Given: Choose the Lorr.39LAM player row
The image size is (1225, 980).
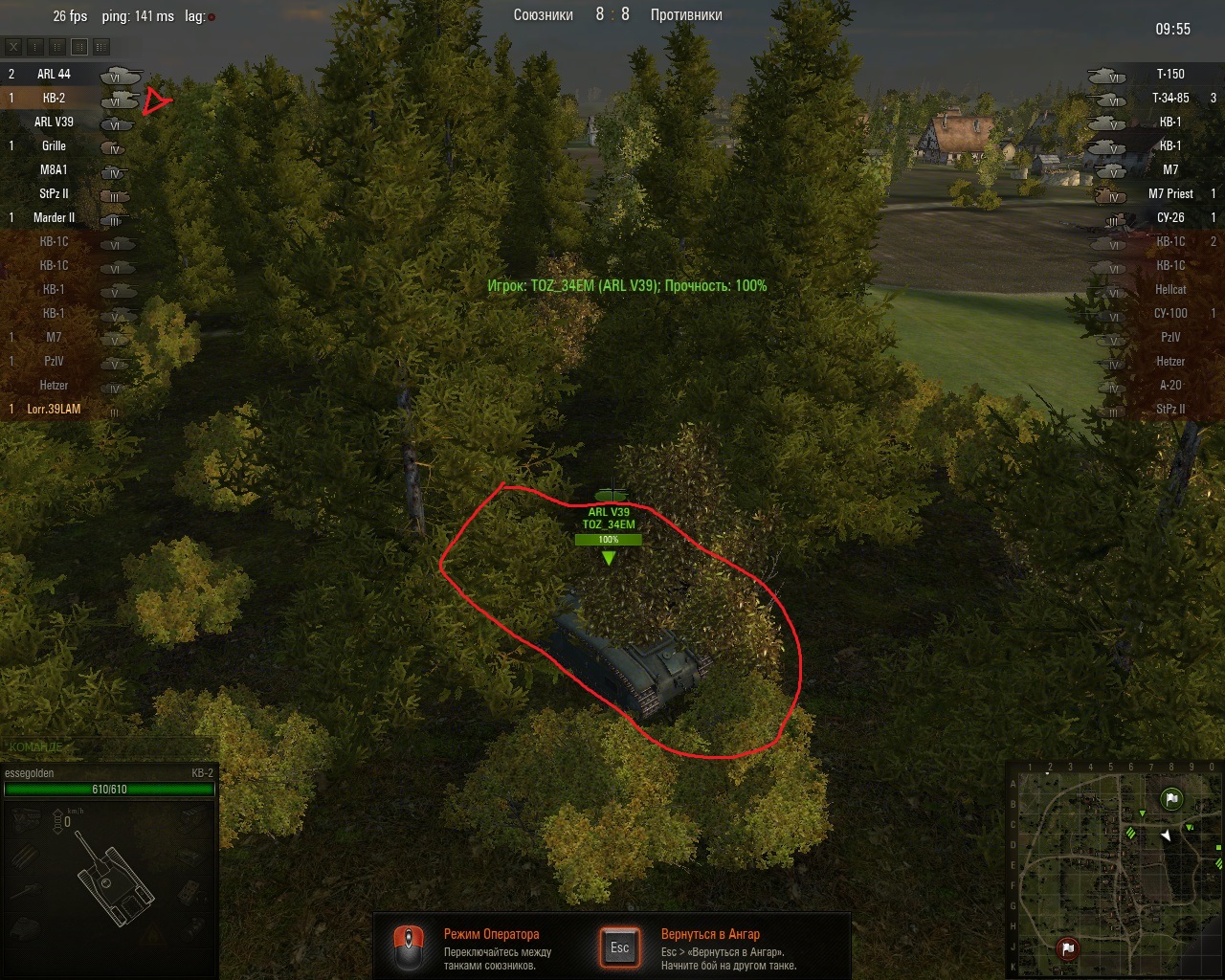Looking at the screenshot, I should click(54, 409).
